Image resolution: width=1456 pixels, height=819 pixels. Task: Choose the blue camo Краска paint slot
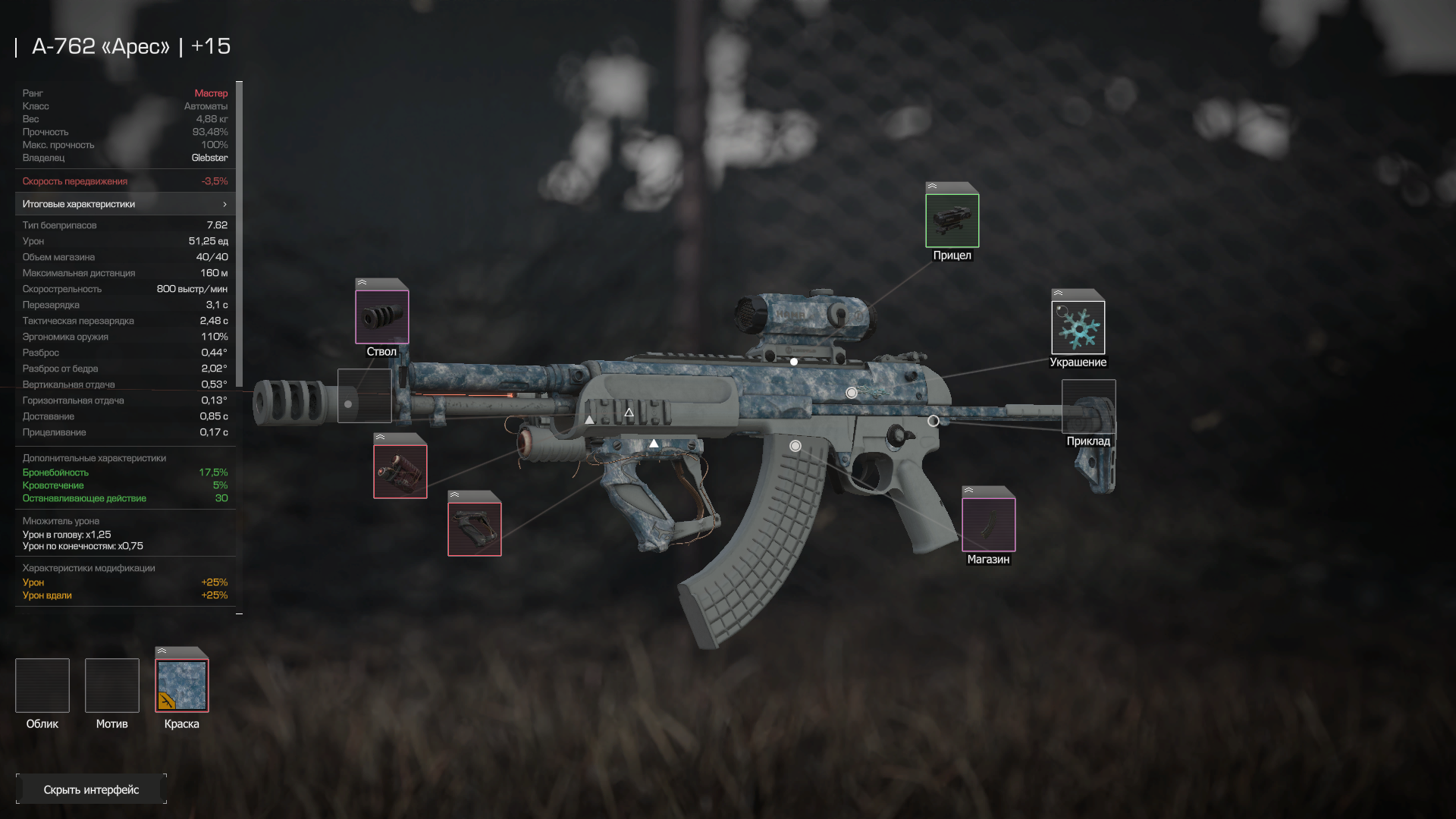coord(182,686)
